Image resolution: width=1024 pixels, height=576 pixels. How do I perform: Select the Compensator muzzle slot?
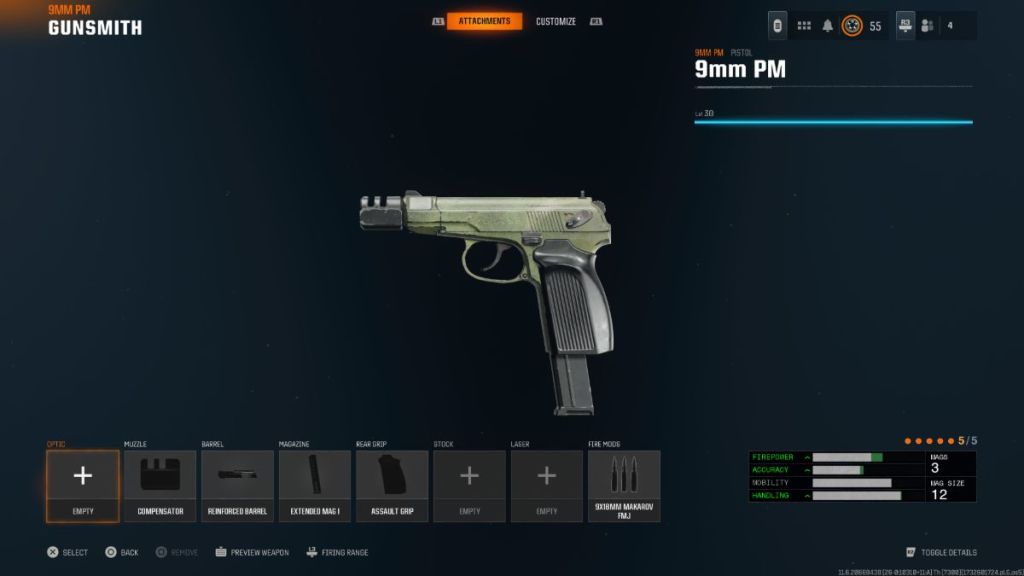coord(160,486)
